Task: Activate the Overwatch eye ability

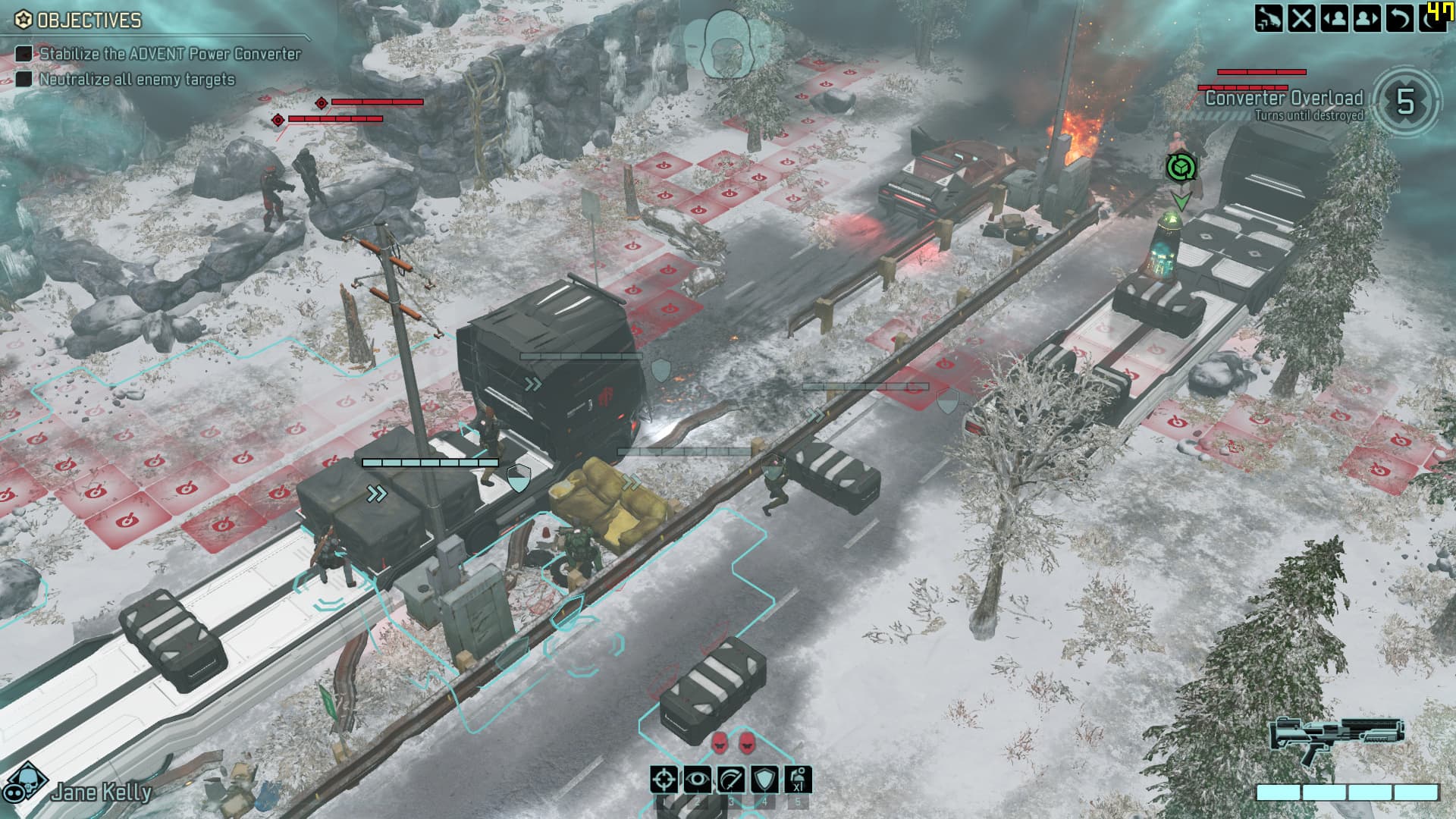Action: click(x=698, y=780)
